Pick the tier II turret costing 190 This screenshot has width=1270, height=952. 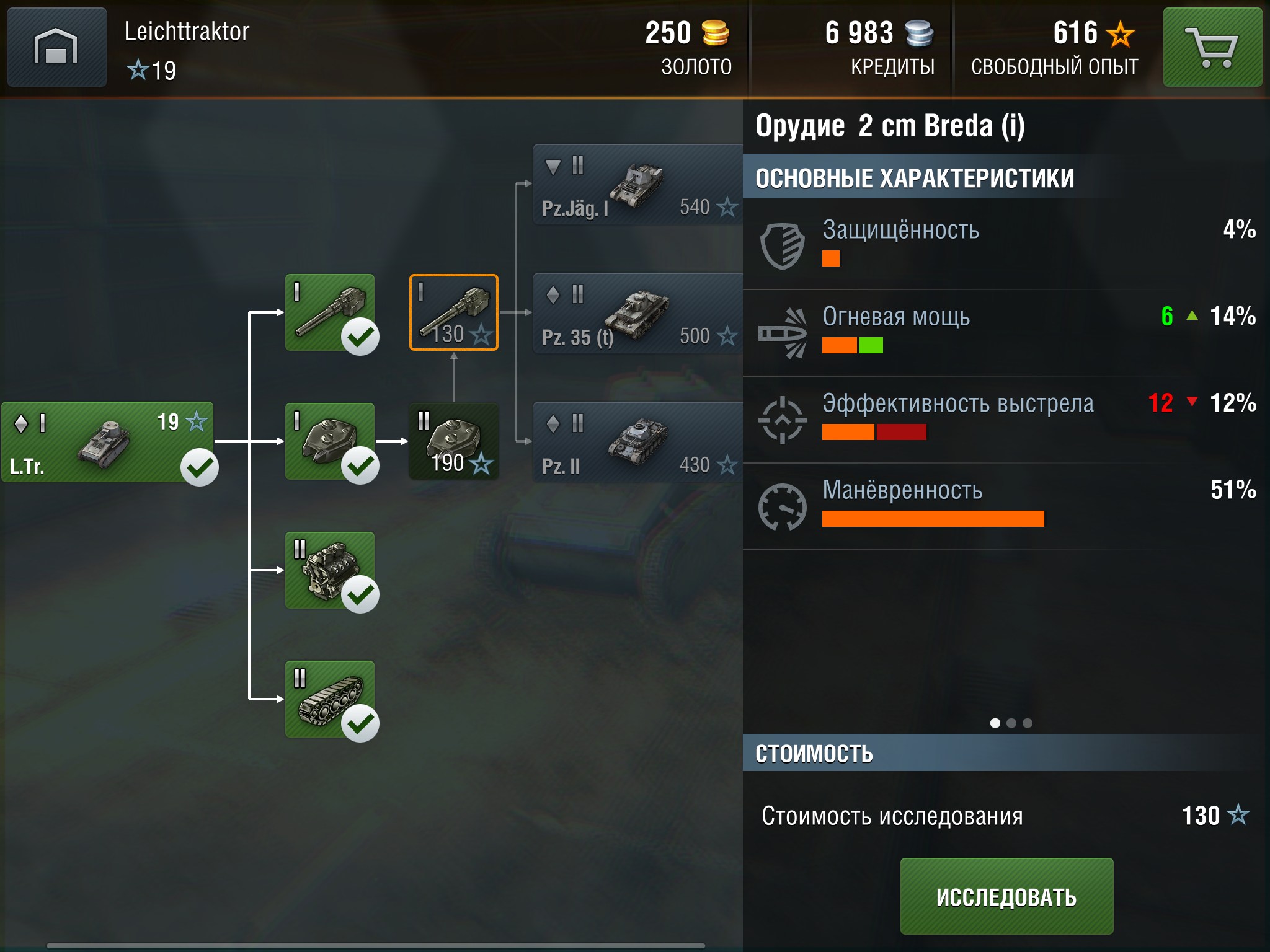(454, 441)
